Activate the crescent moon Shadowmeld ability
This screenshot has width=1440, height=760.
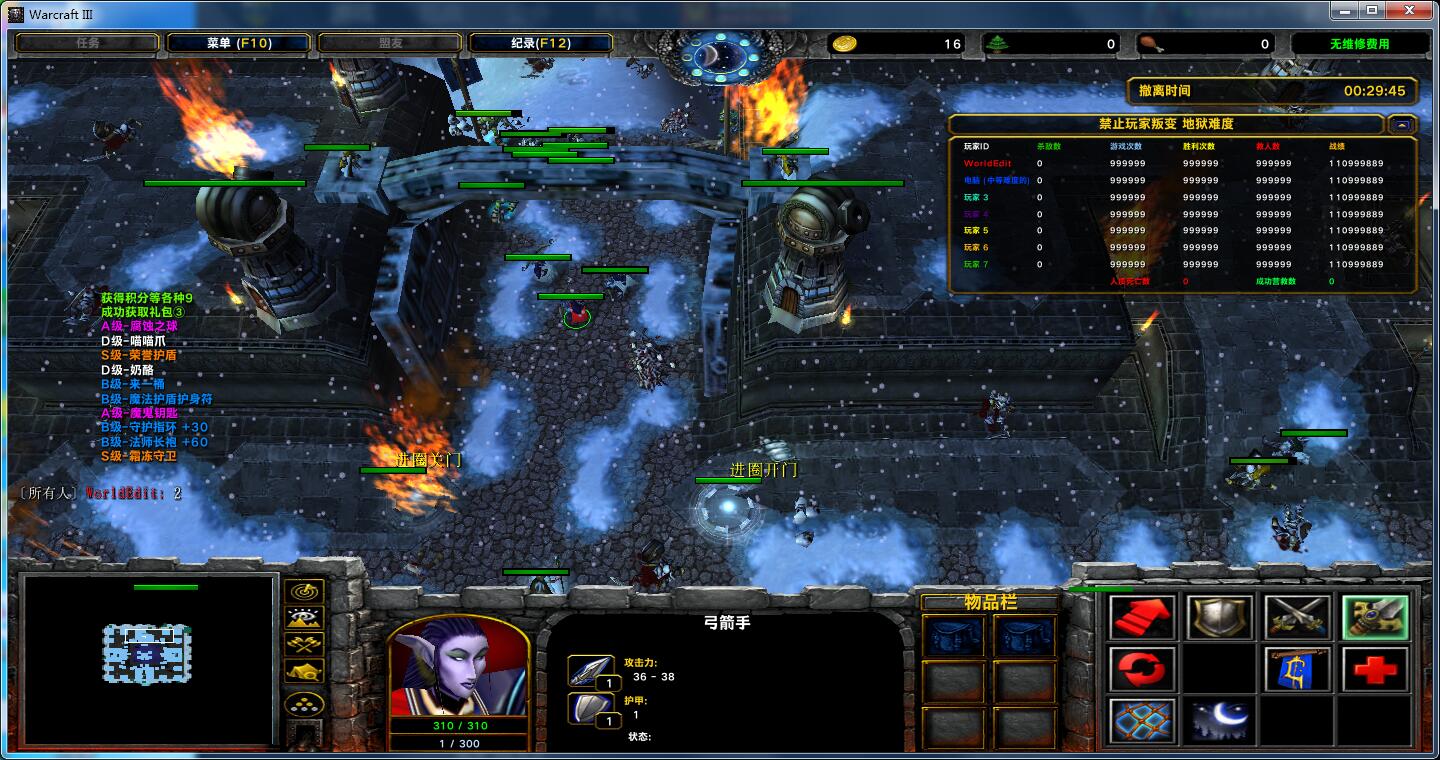coord(1219,720)
